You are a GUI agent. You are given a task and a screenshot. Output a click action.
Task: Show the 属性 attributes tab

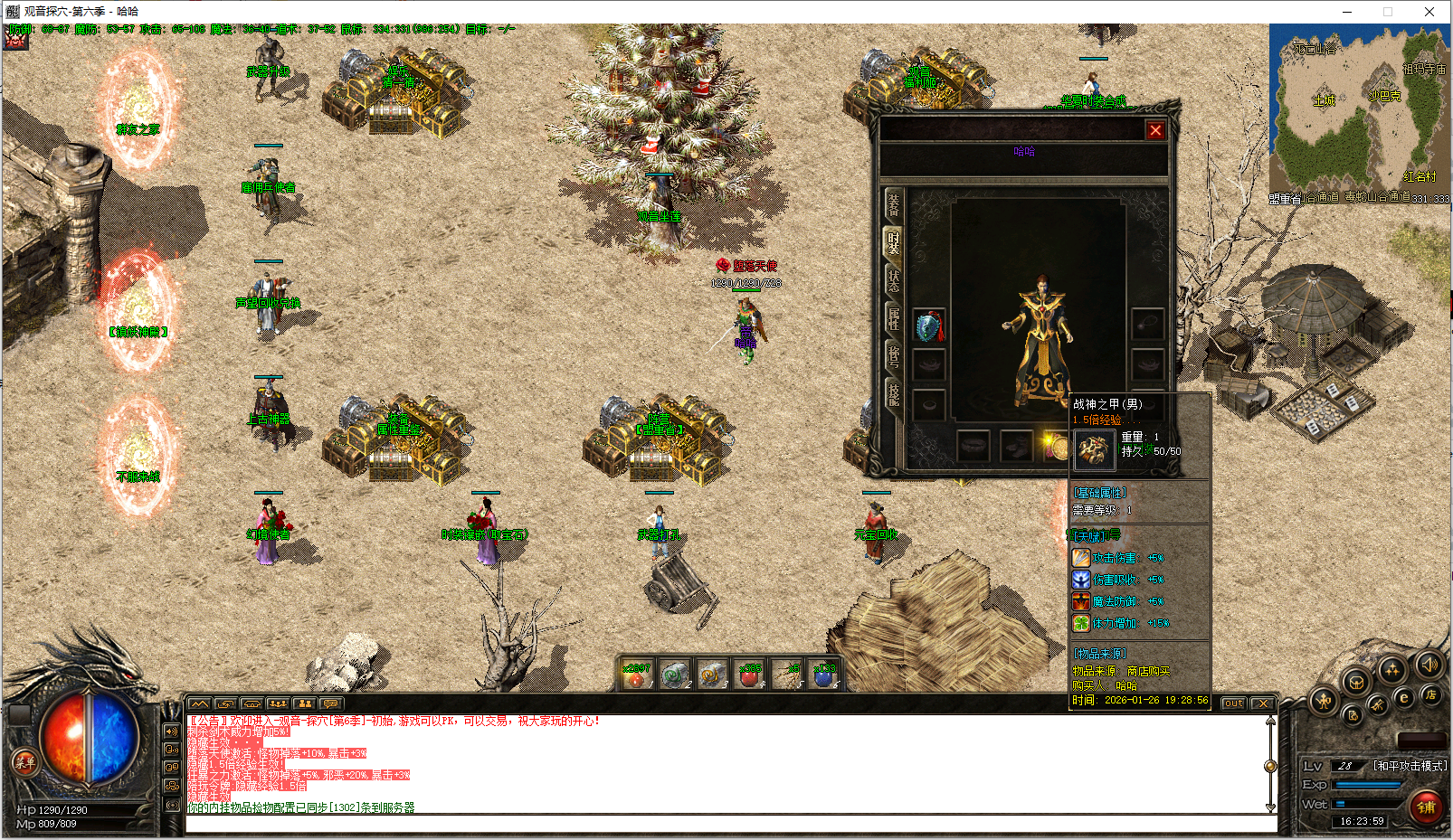point(894,317)
